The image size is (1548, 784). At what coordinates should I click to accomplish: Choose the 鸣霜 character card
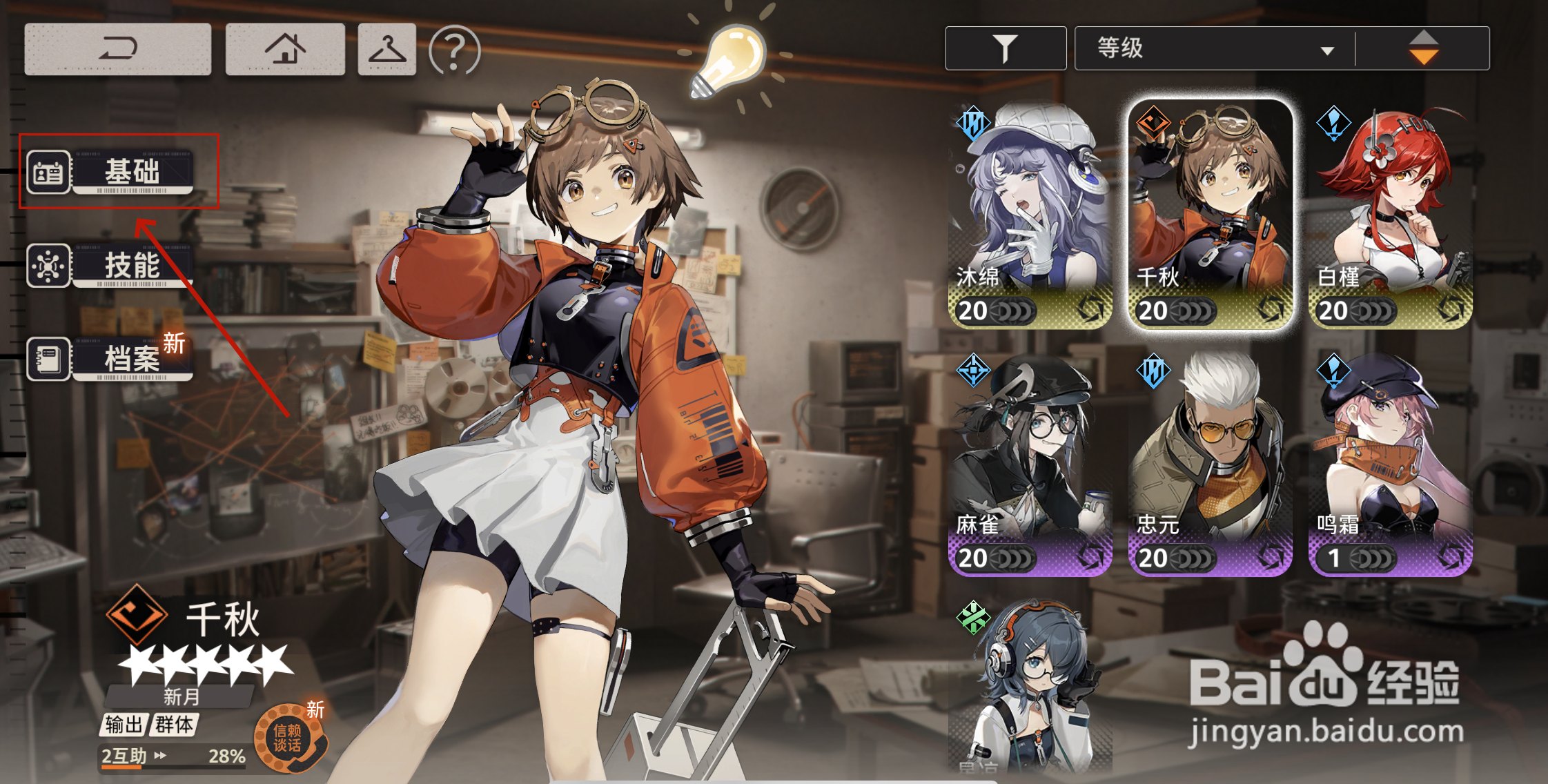1391,464
